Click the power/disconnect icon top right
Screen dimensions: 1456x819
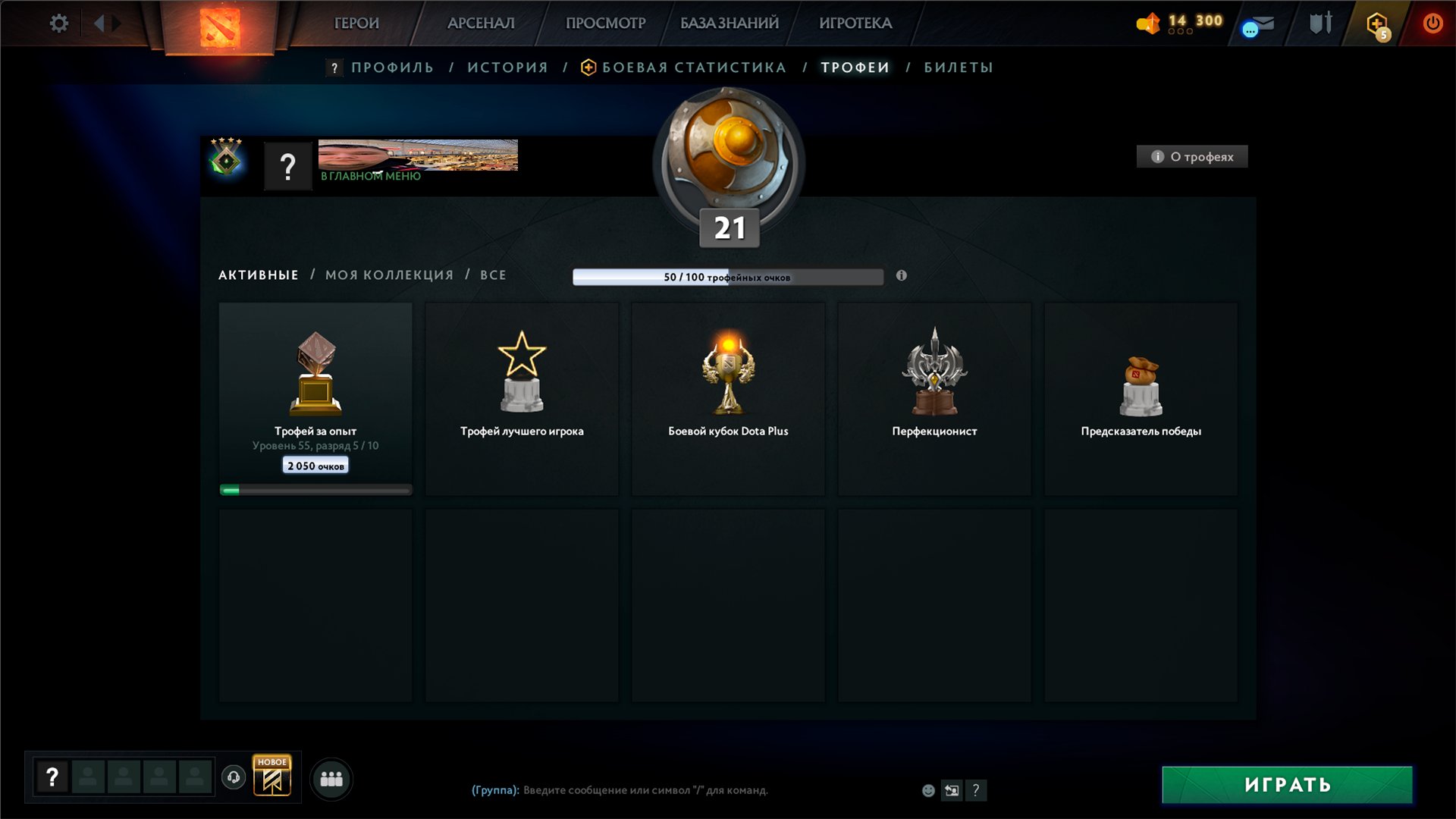(1432, 23)
